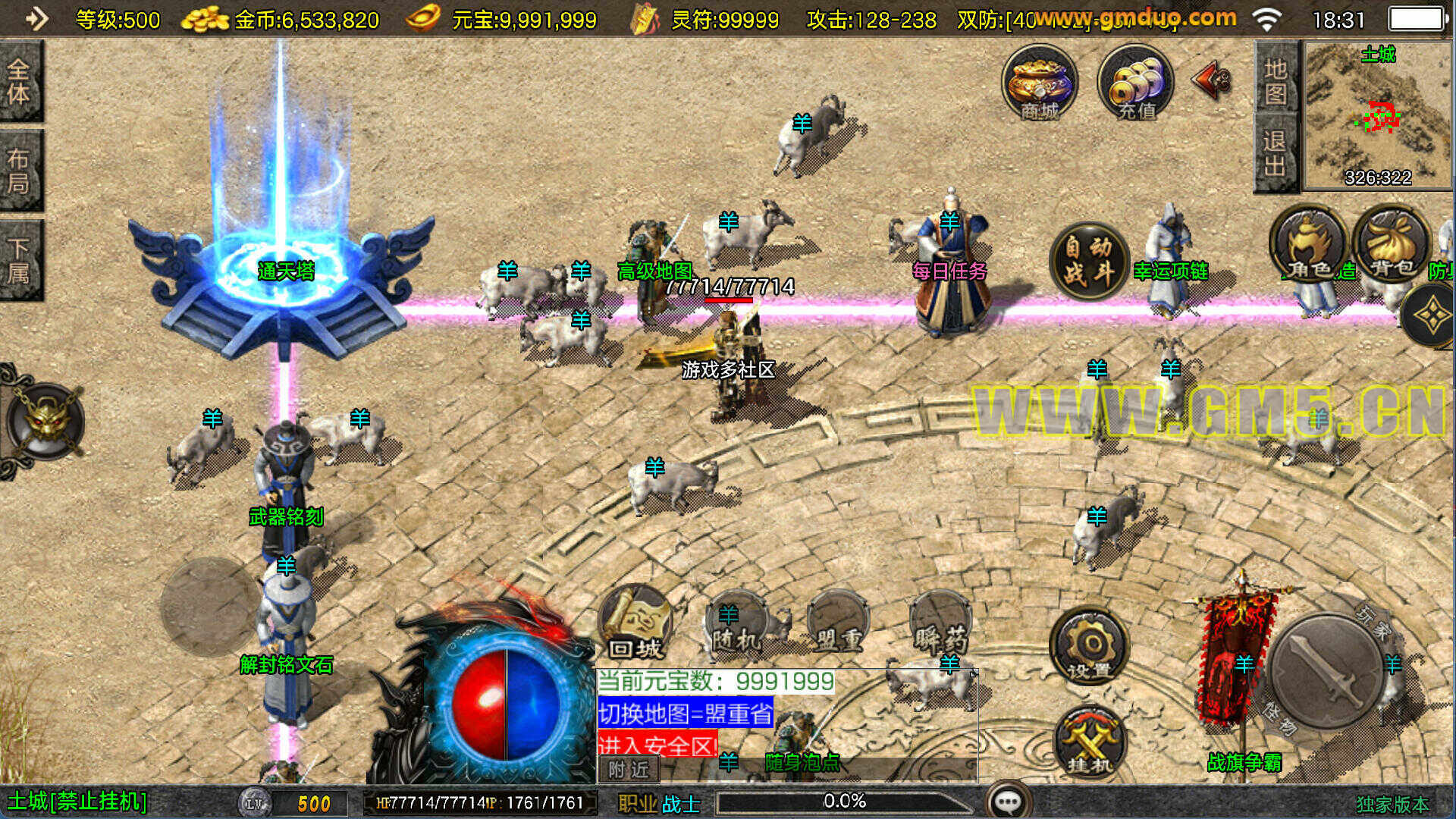The width and height of the screenshot is (1456, 819).
Task: Tap the 退出 exit button
Action: (x=1276, y=152)
